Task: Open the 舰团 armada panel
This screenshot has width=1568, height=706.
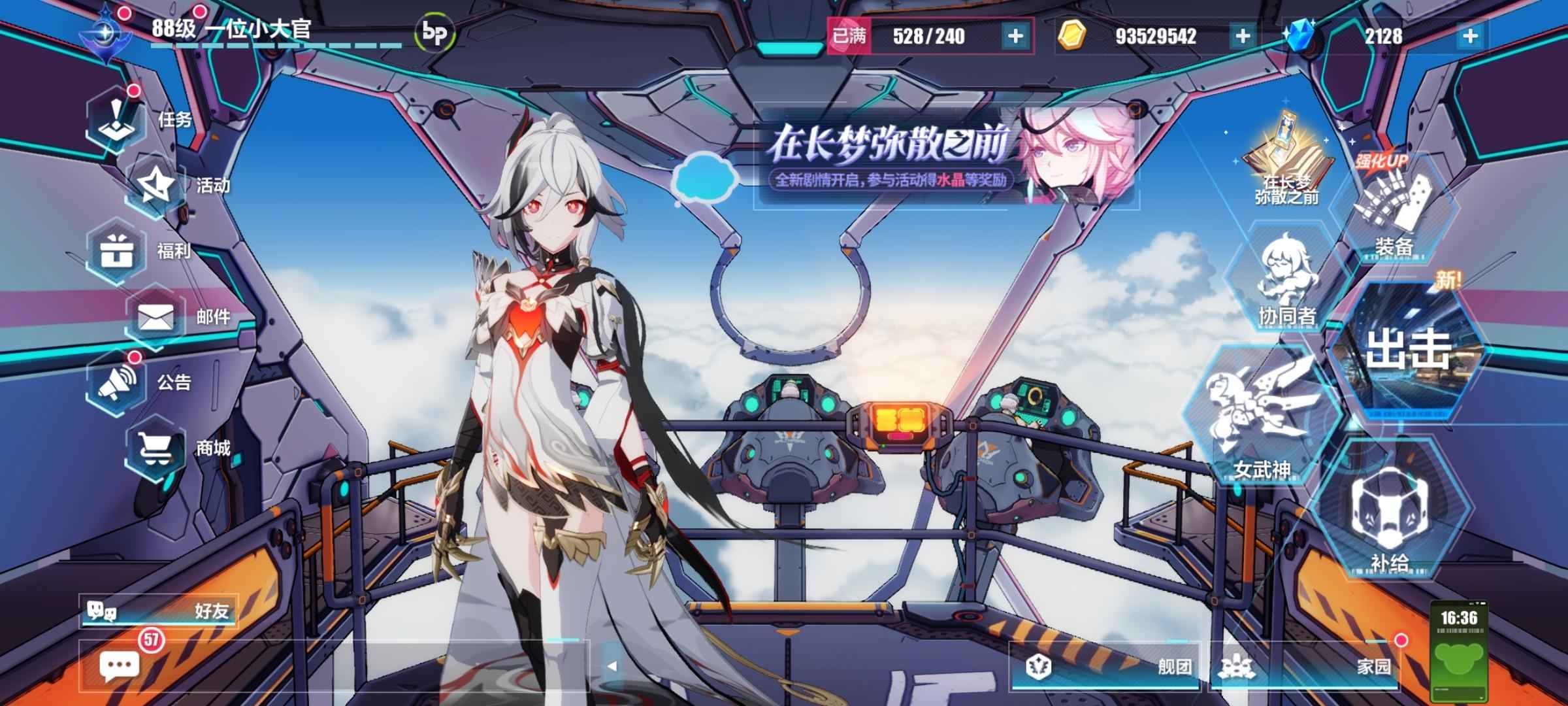Action: (1105, 666)
